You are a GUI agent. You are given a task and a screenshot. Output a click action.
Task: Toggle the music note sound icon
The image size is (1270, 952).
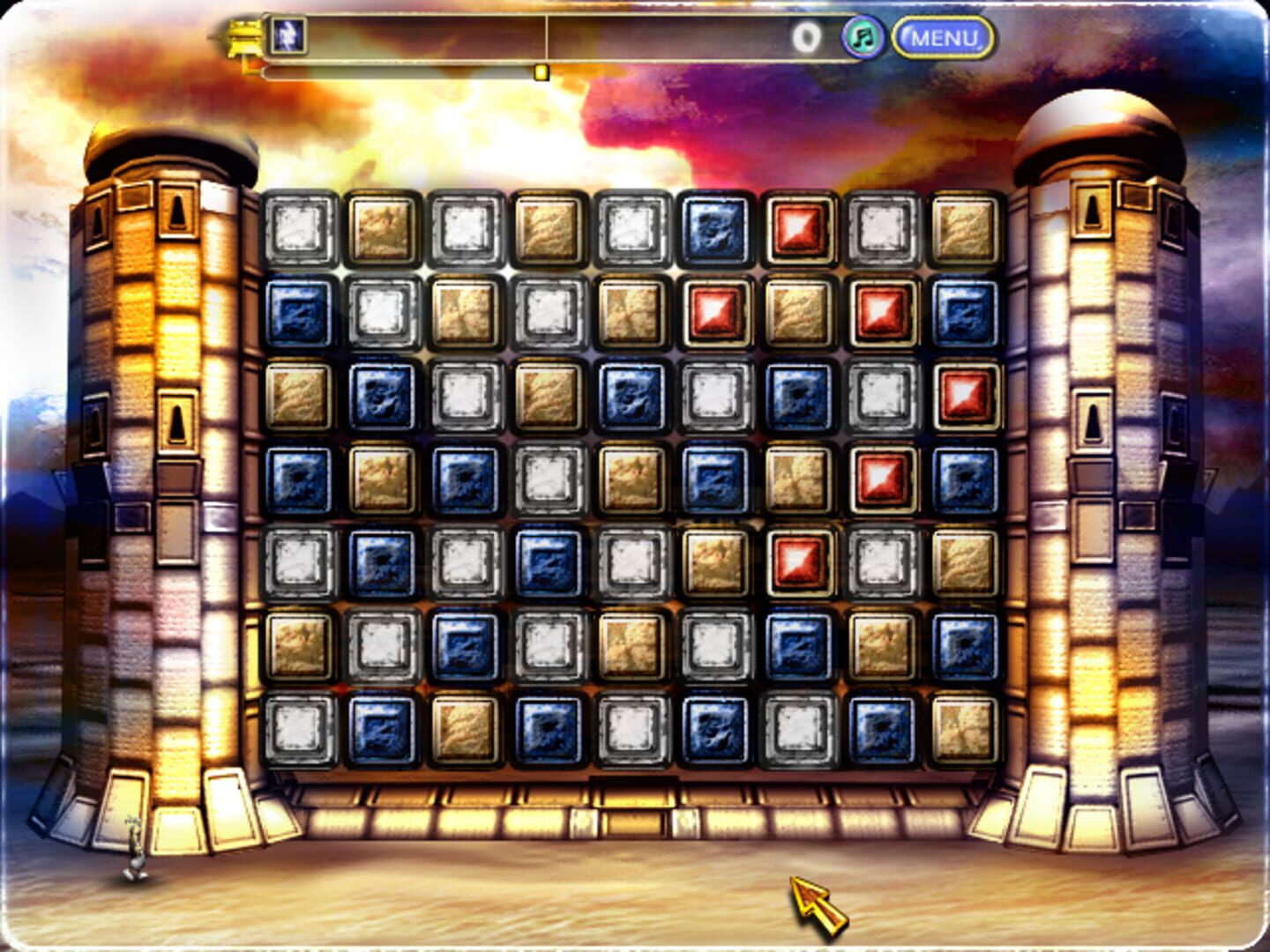click(863, 35)
